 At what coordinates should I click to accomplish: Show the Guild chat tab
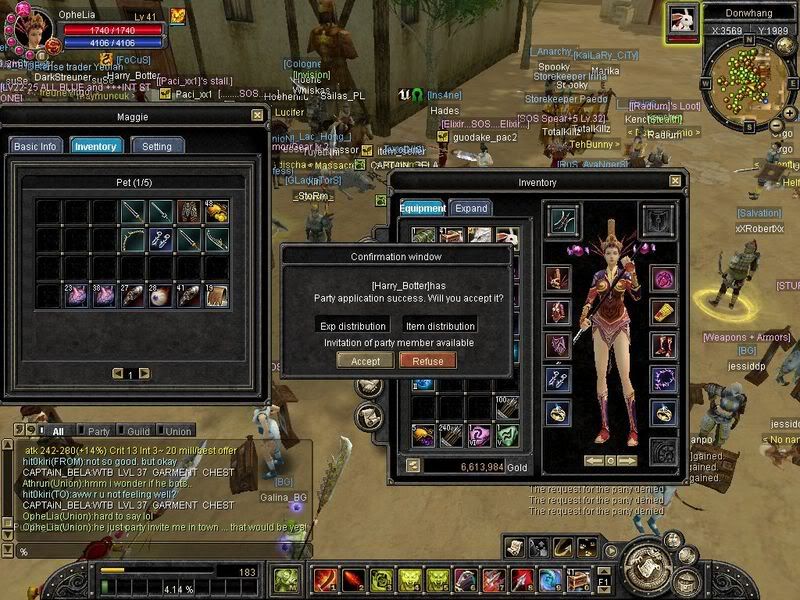pyautogui.click(x=139, y=431)
